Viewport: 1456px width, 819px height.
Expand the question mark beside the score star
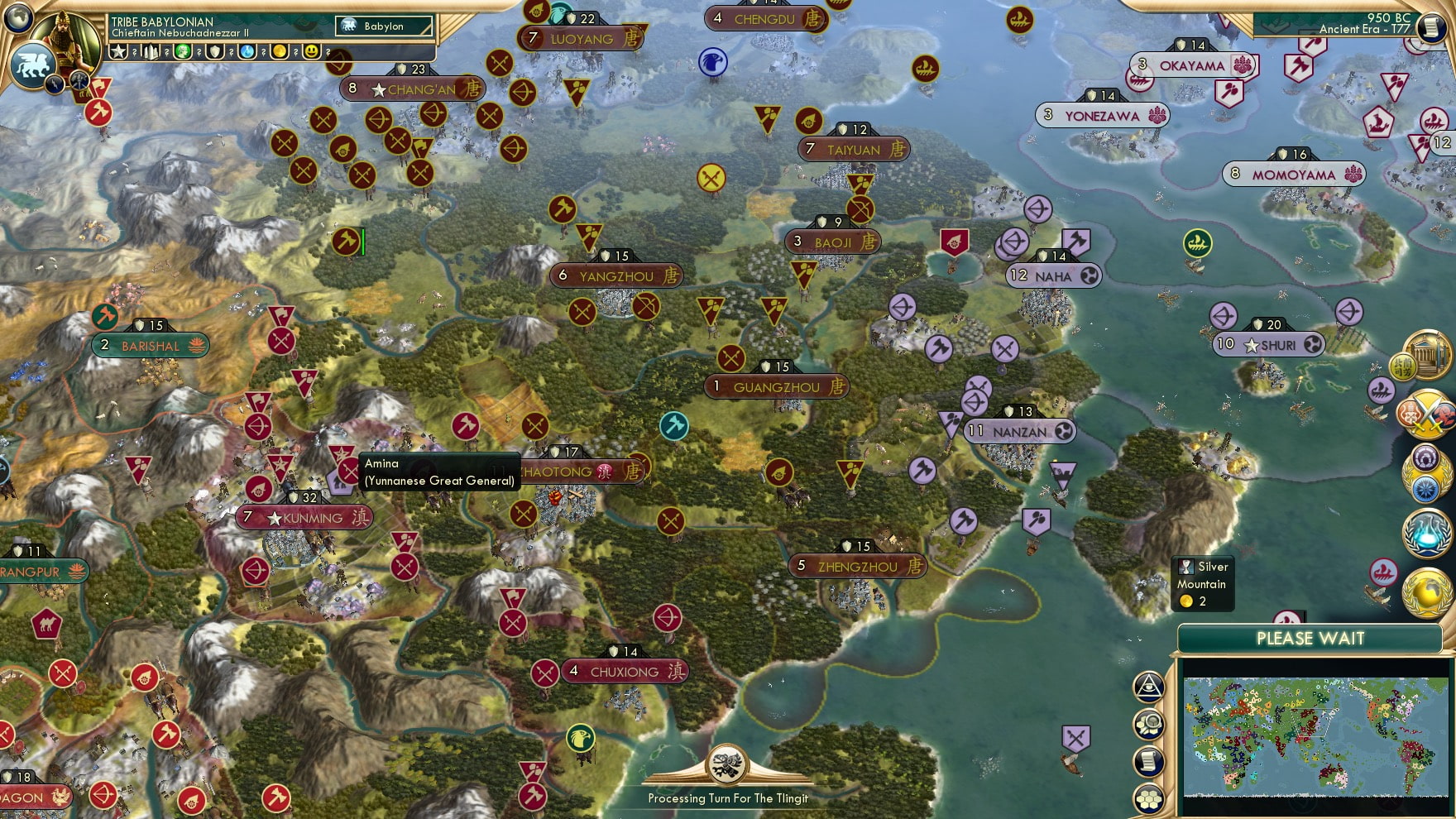pos(135,52)
